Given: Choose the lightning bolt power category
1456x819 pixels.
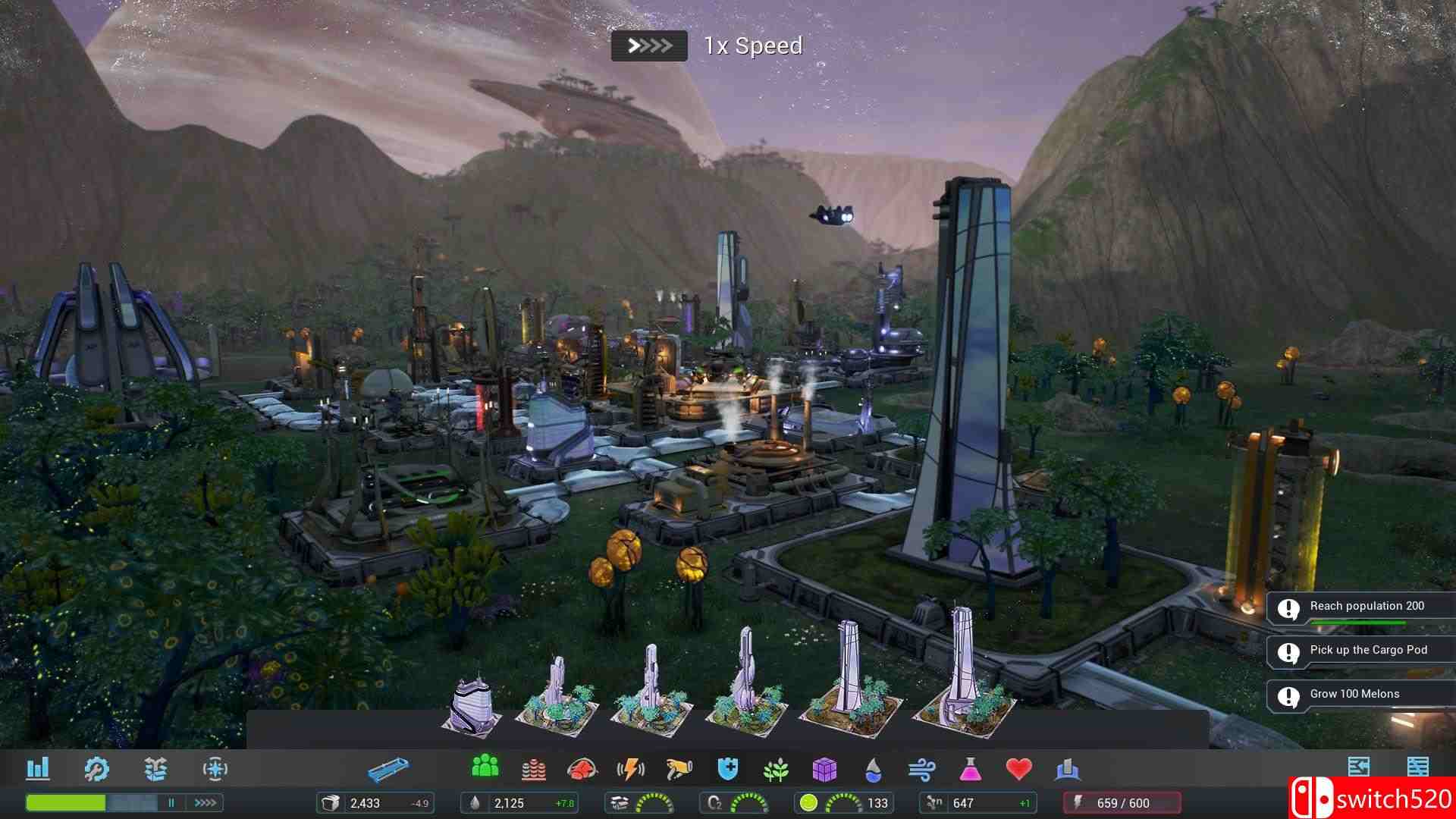Looking at the screenshot, I should click(630, 770).
